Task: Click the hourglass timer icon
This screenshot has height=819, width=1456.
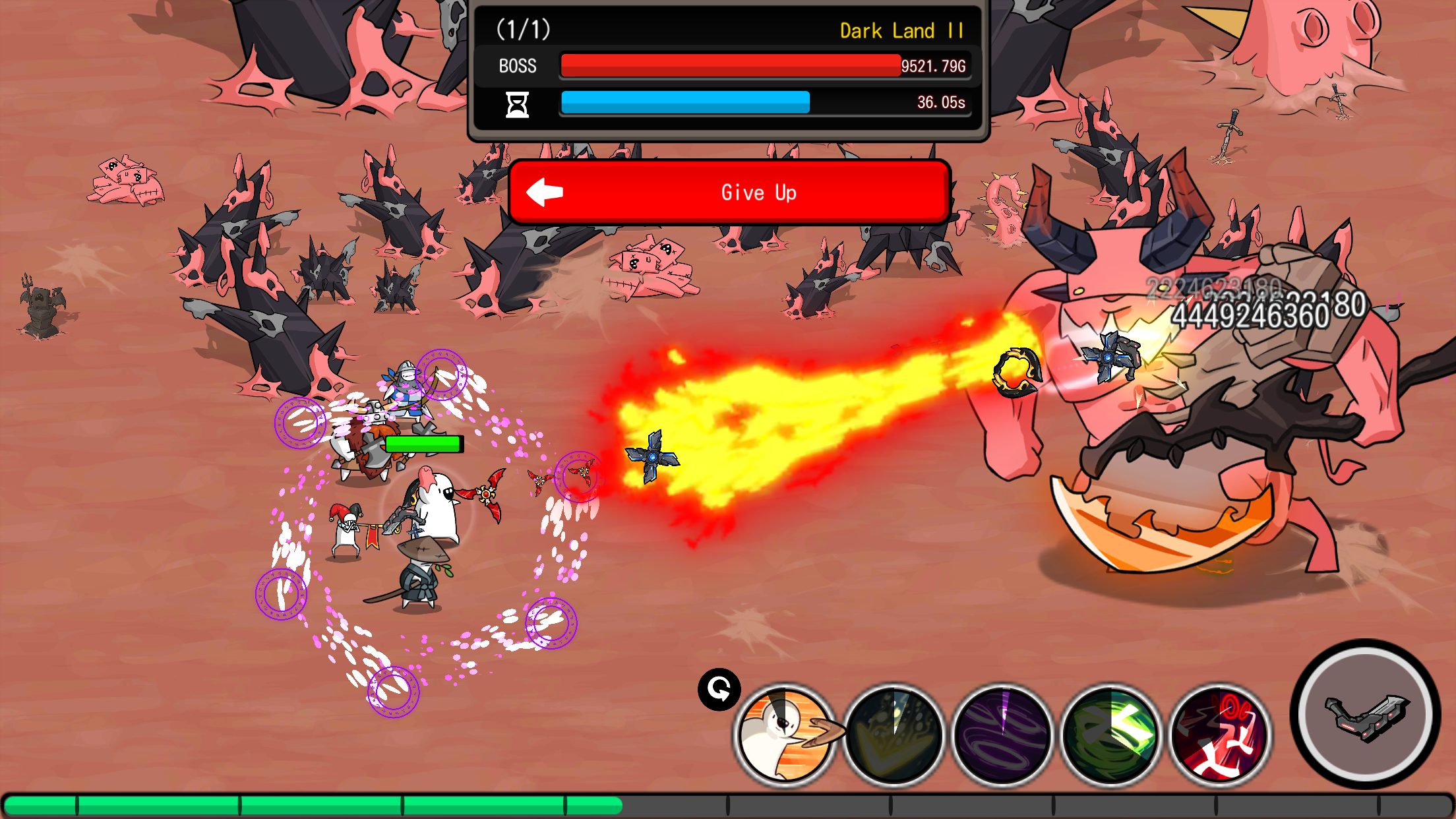Action: pos(517,104)
